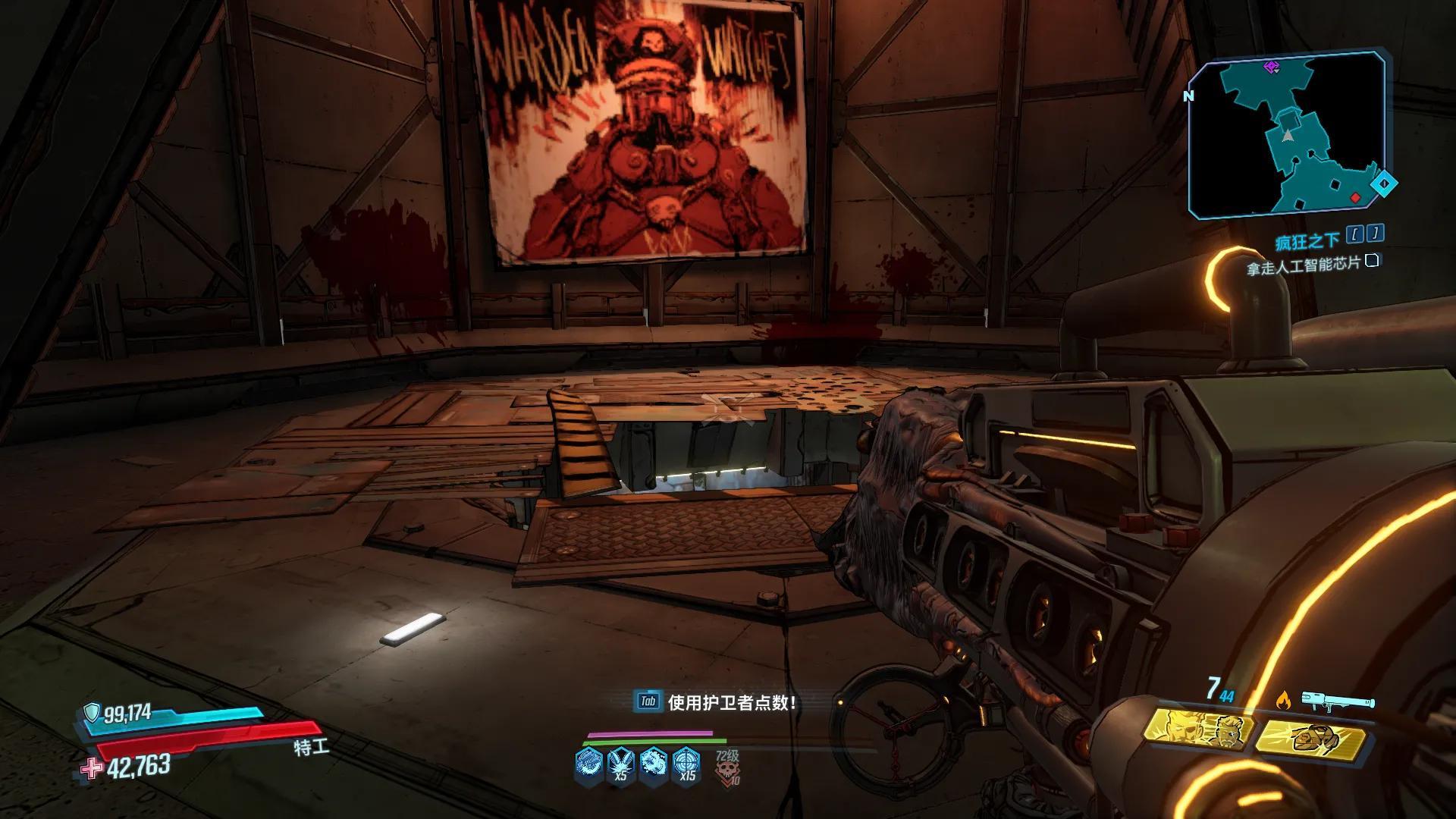This screenshot has height=819, width=1456.
Task: Click the shield icon beside 99,174
Action: pos(92,713)
